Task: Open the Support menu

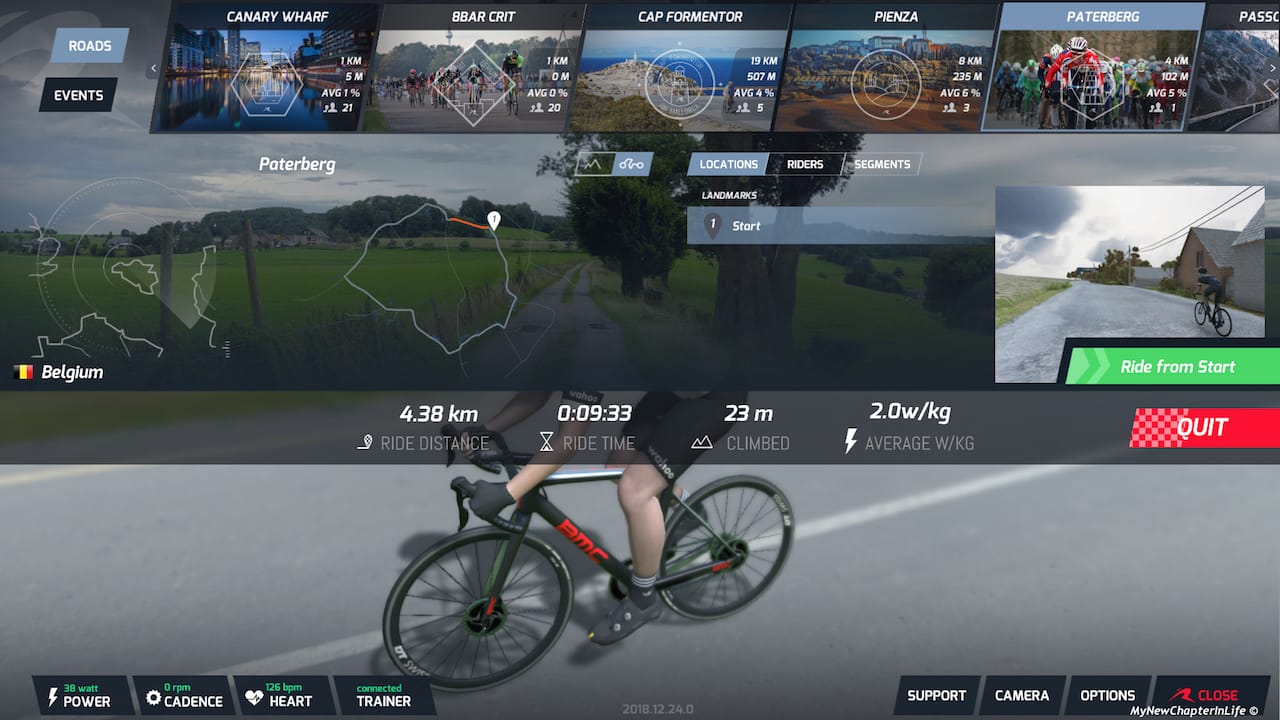Action: pos(936,695)
